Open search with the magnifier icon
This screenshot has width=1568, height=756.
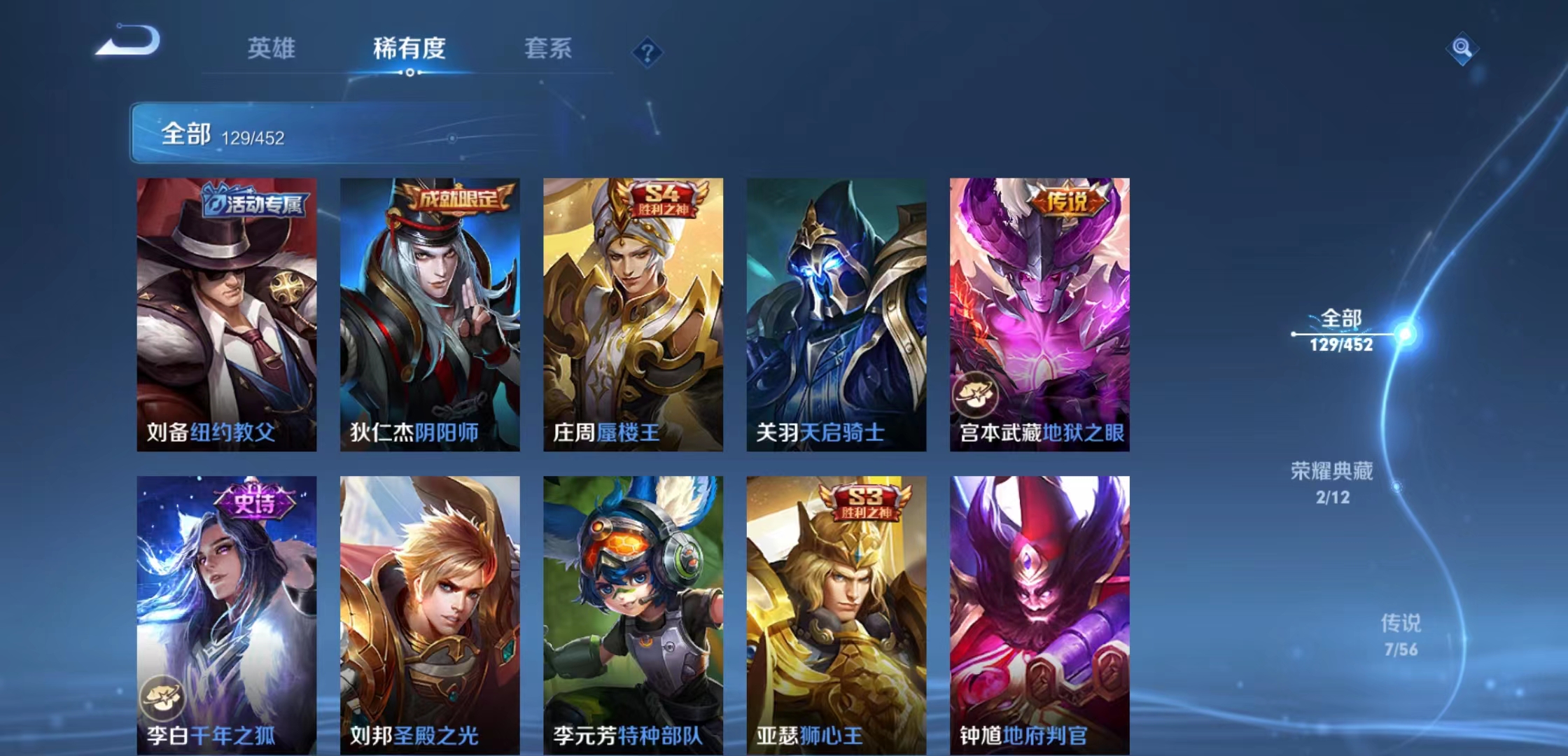click(1463, 50)
